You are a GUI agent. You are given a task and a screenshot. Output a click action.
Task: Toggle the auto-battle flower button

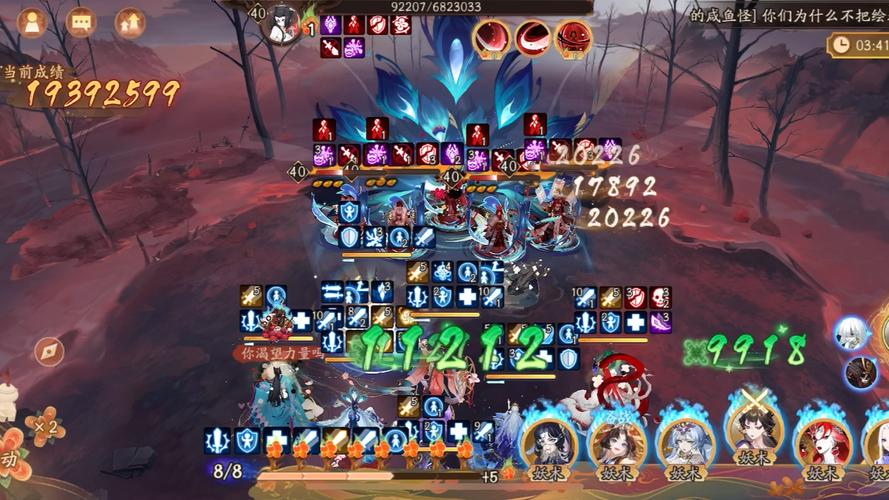pos(10,458)
